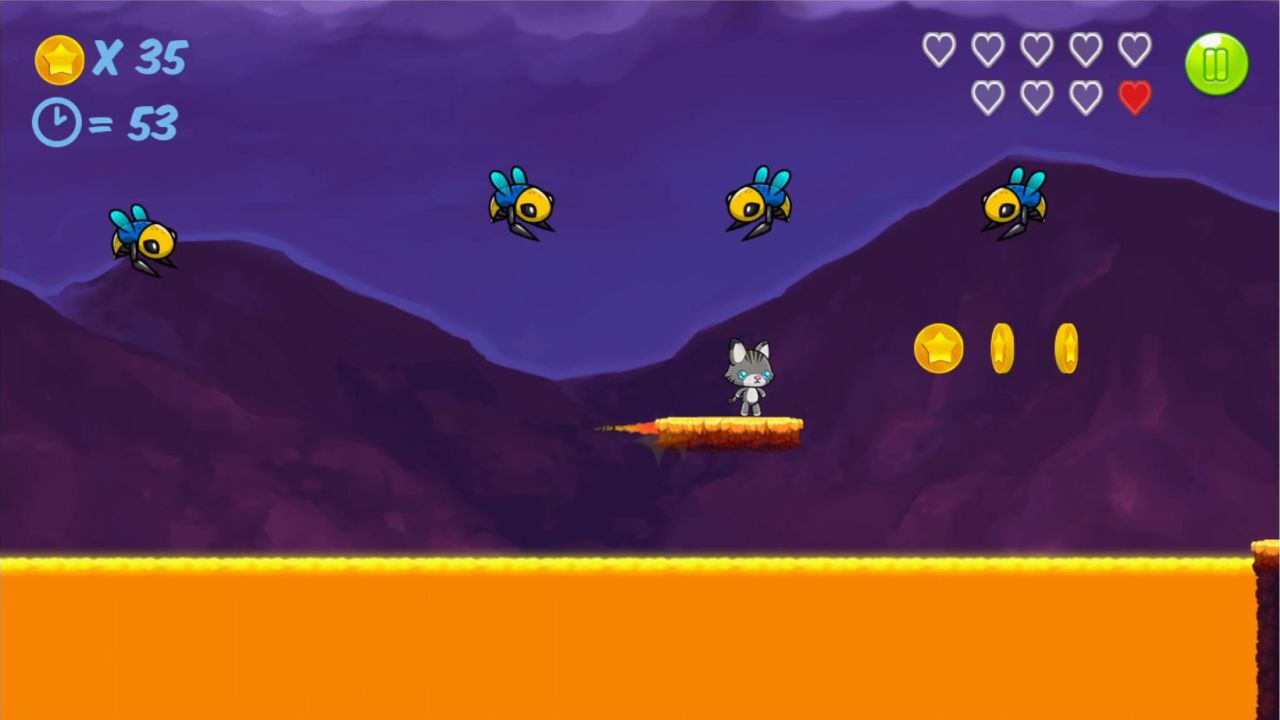
Task: Click the middle spinning coin
Action: point(1002,349)
